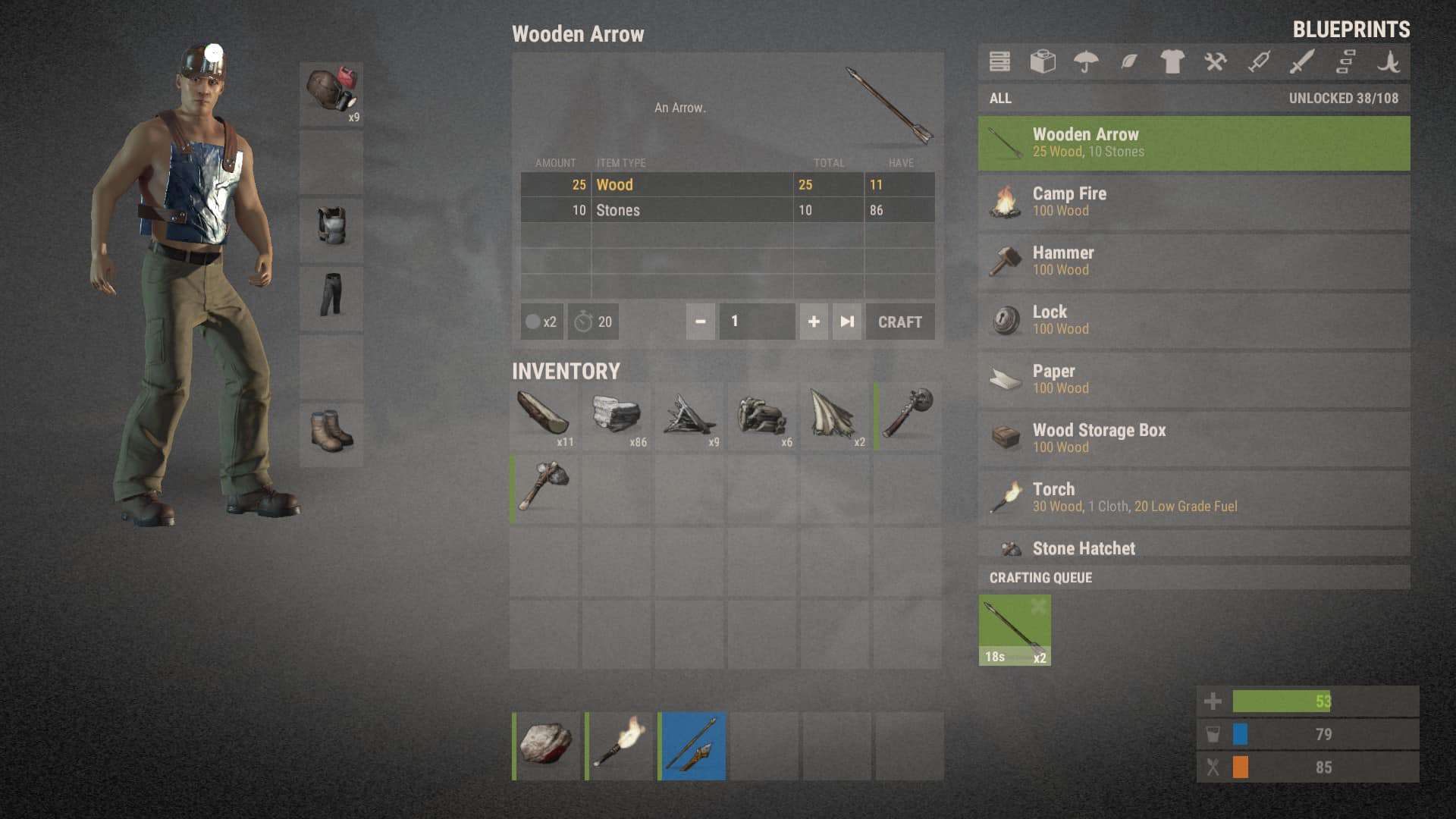This screenshot has height=819, width=1456.
Task: Select the Lock blueprint
Action: (1194, 320)
